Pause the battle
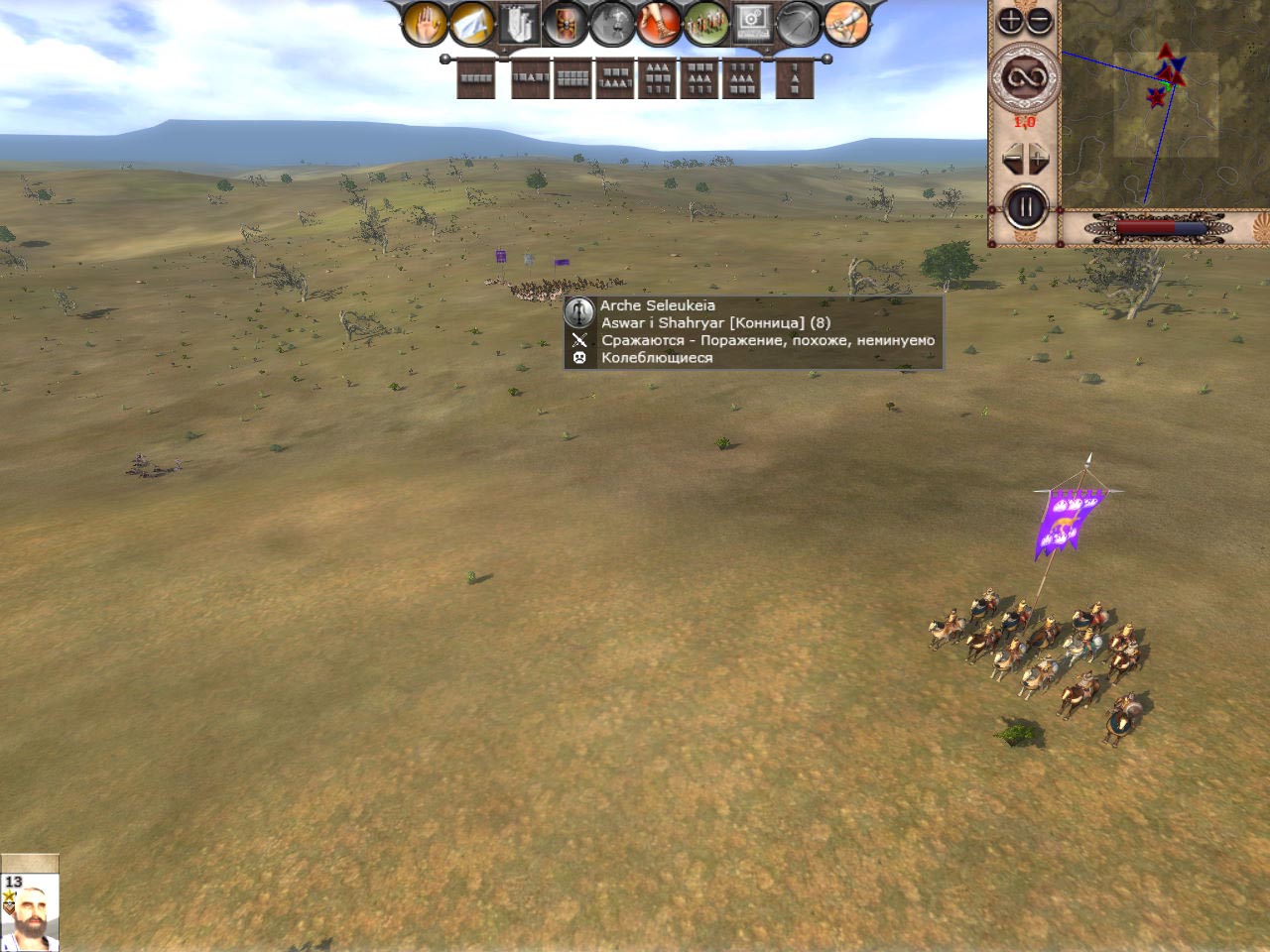Viewport: 1270px width, 952px height. pos(1026,208)
